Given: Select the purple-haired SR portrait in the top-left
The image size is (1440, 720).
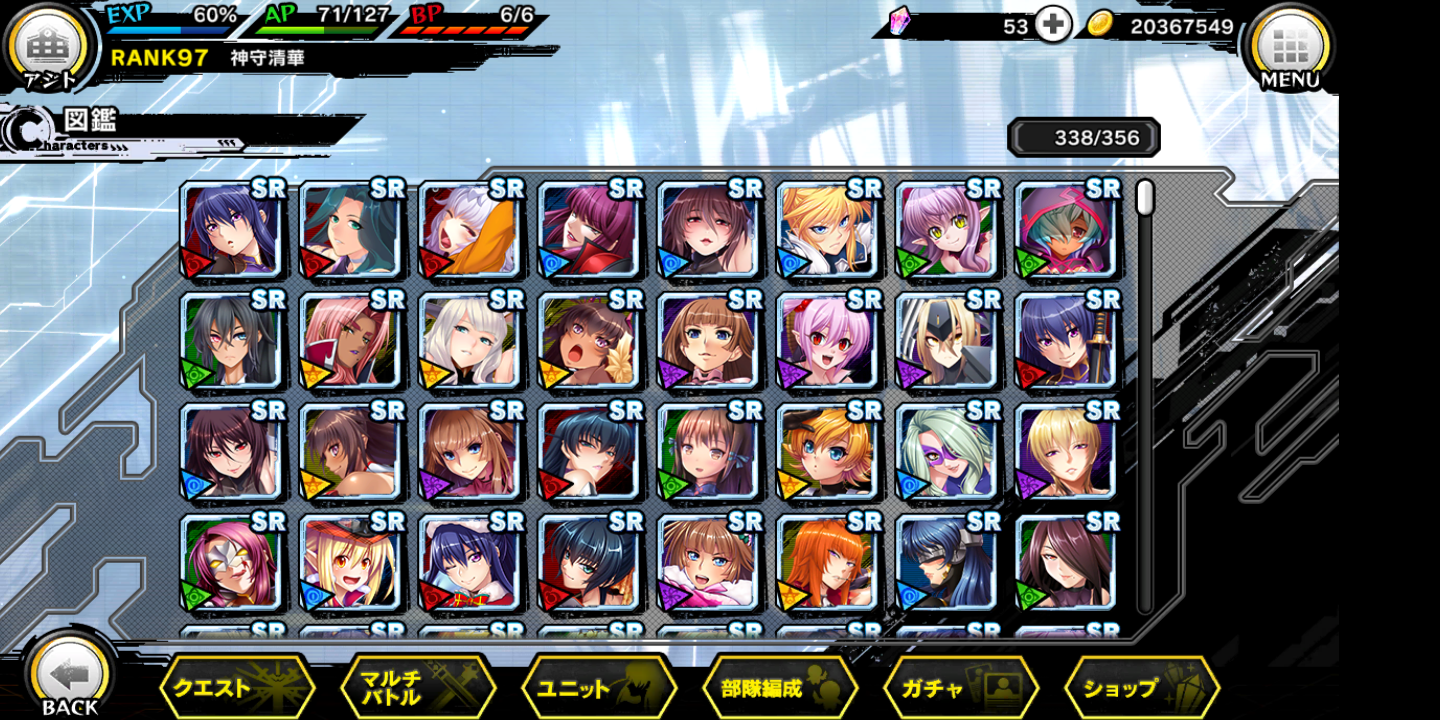Looking at the screenshot, I should click(233, 232).
